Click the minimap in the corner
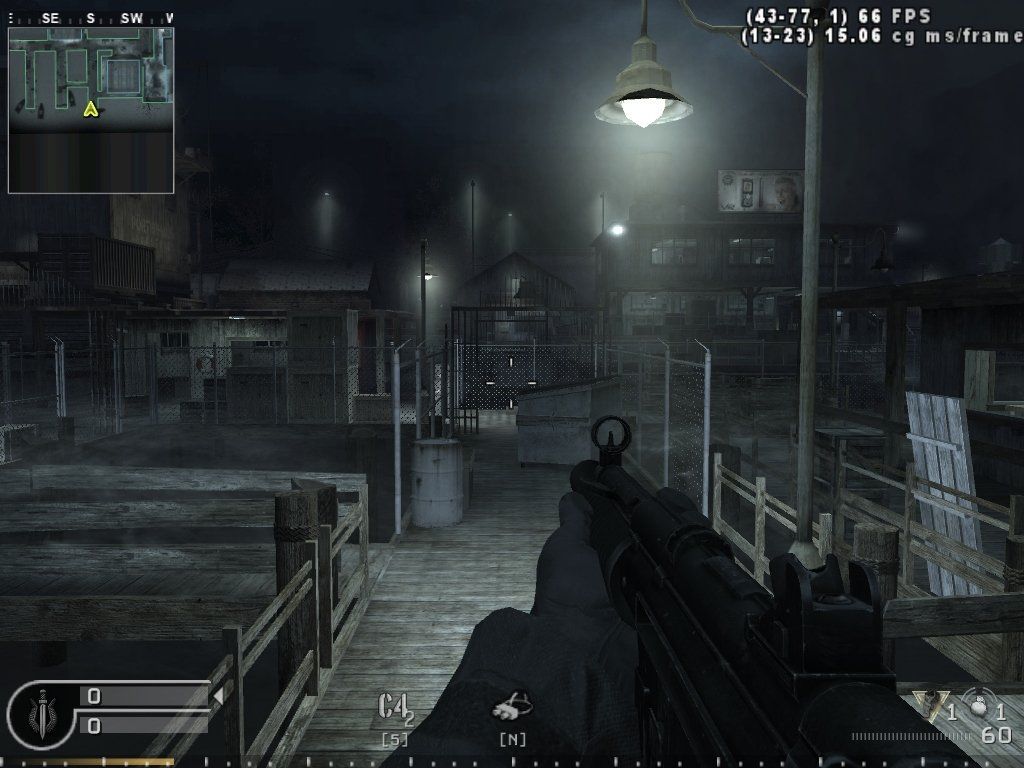Screen dimensions: 1024x768 click(91, 109)
